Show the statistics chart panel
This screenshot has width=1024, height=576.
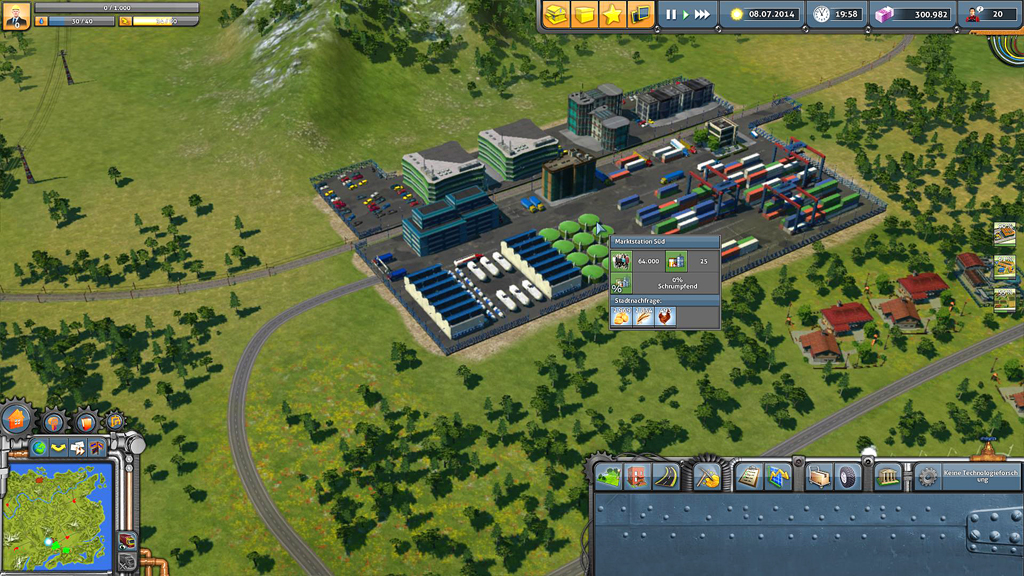pyautogui.click(x=777, y=477)
